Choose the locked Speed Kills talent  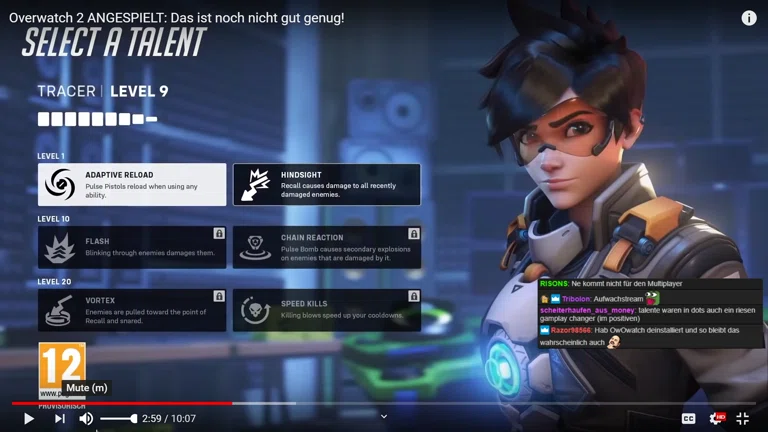[x=326, y=310]
